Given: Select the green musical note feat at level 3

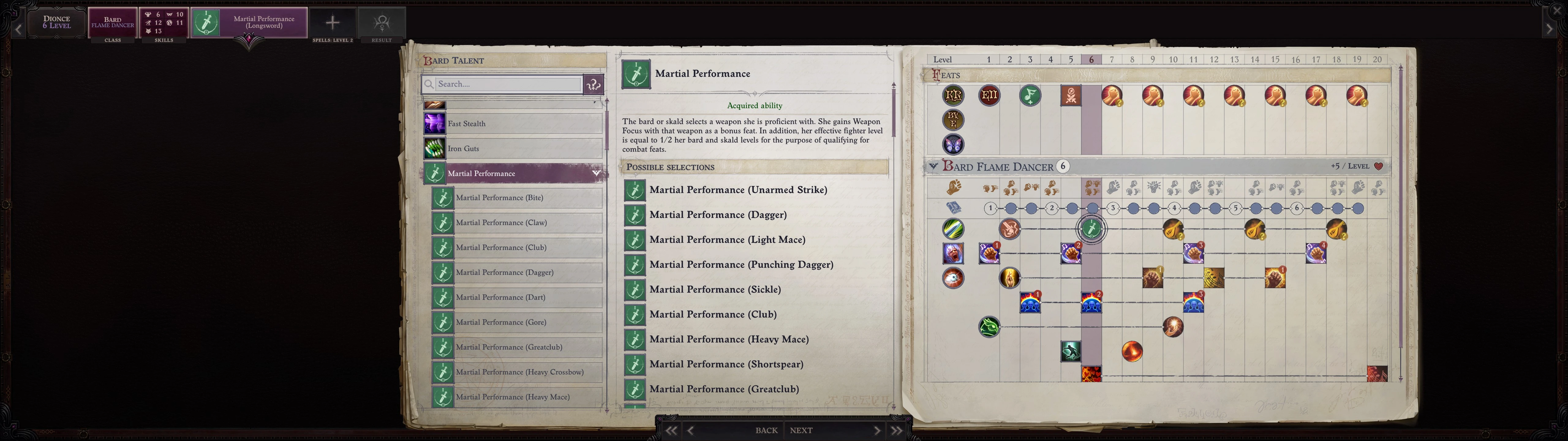Looking at the screenshot, I should 1030,96.
